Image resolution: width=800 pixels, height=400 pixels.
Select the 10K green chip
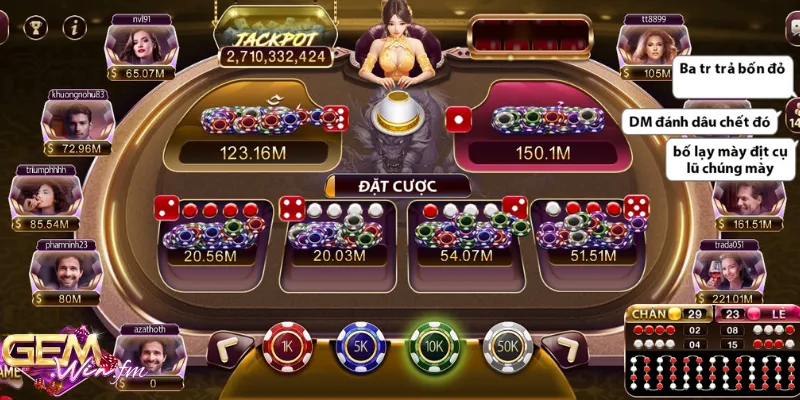[x=433, y=347]
